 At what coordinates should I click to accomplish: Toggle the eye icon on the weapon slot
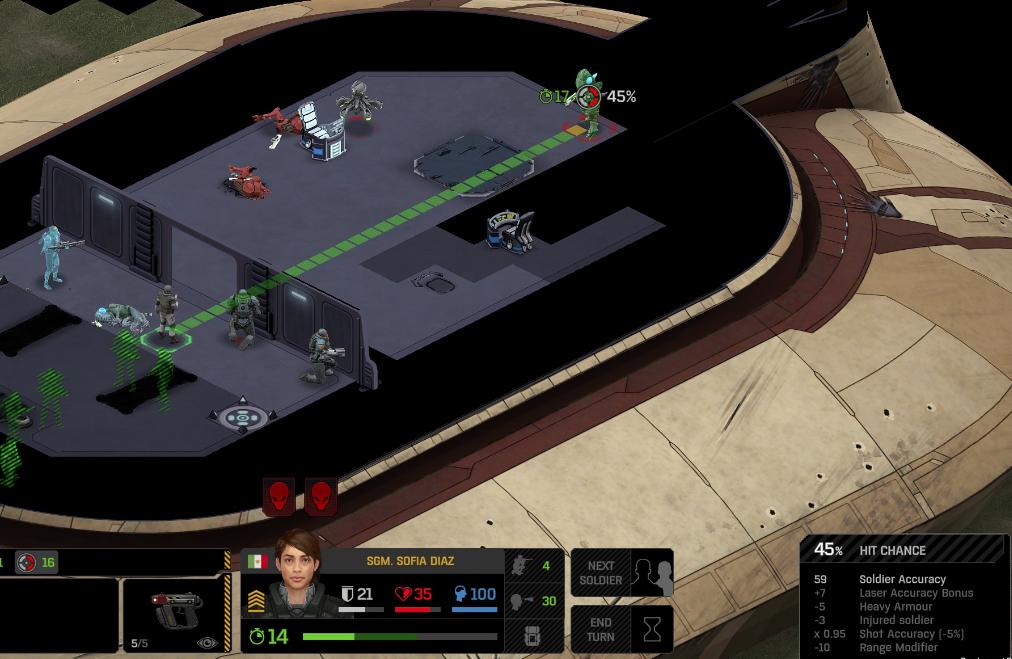point(208,643)
